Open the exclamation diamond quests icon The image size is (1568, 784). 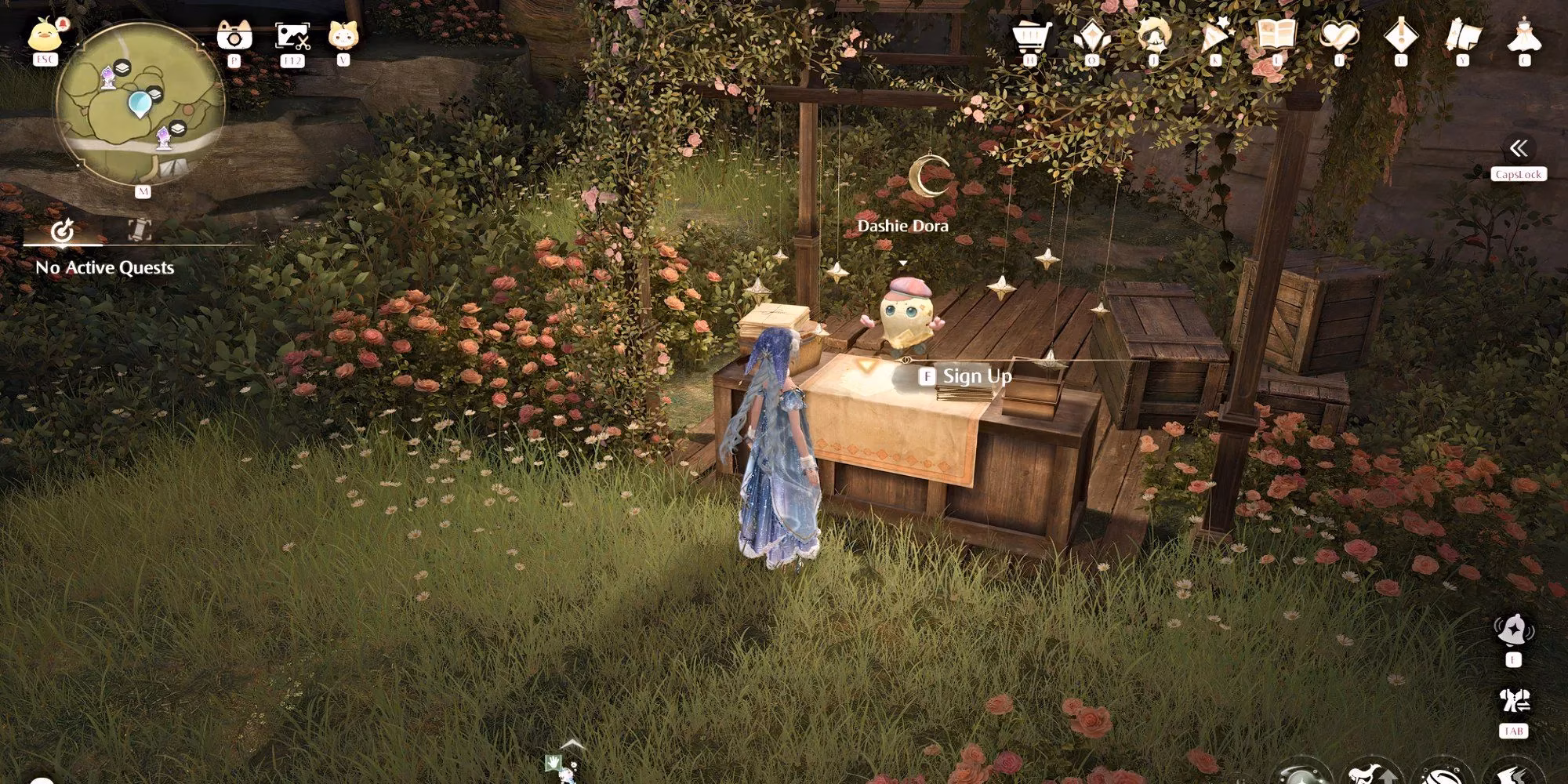(1400, 36)
